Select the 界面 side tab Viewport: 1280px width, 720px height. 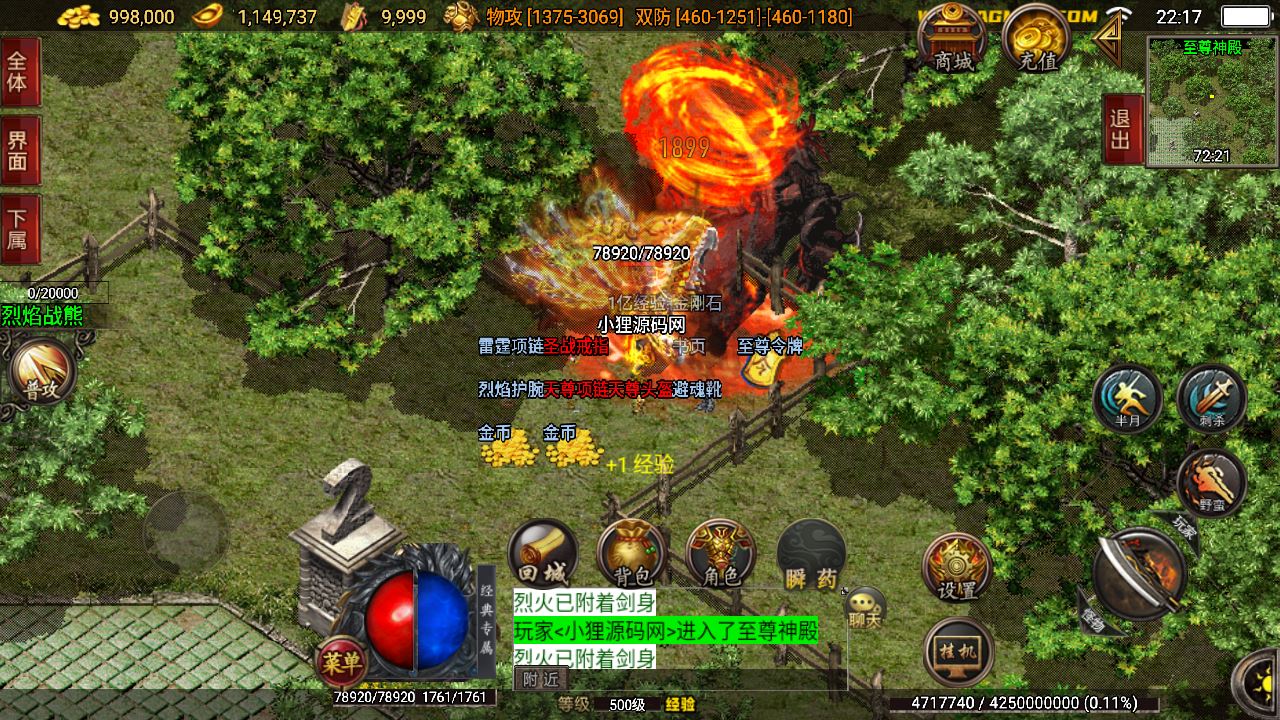[x=19, y=150]
